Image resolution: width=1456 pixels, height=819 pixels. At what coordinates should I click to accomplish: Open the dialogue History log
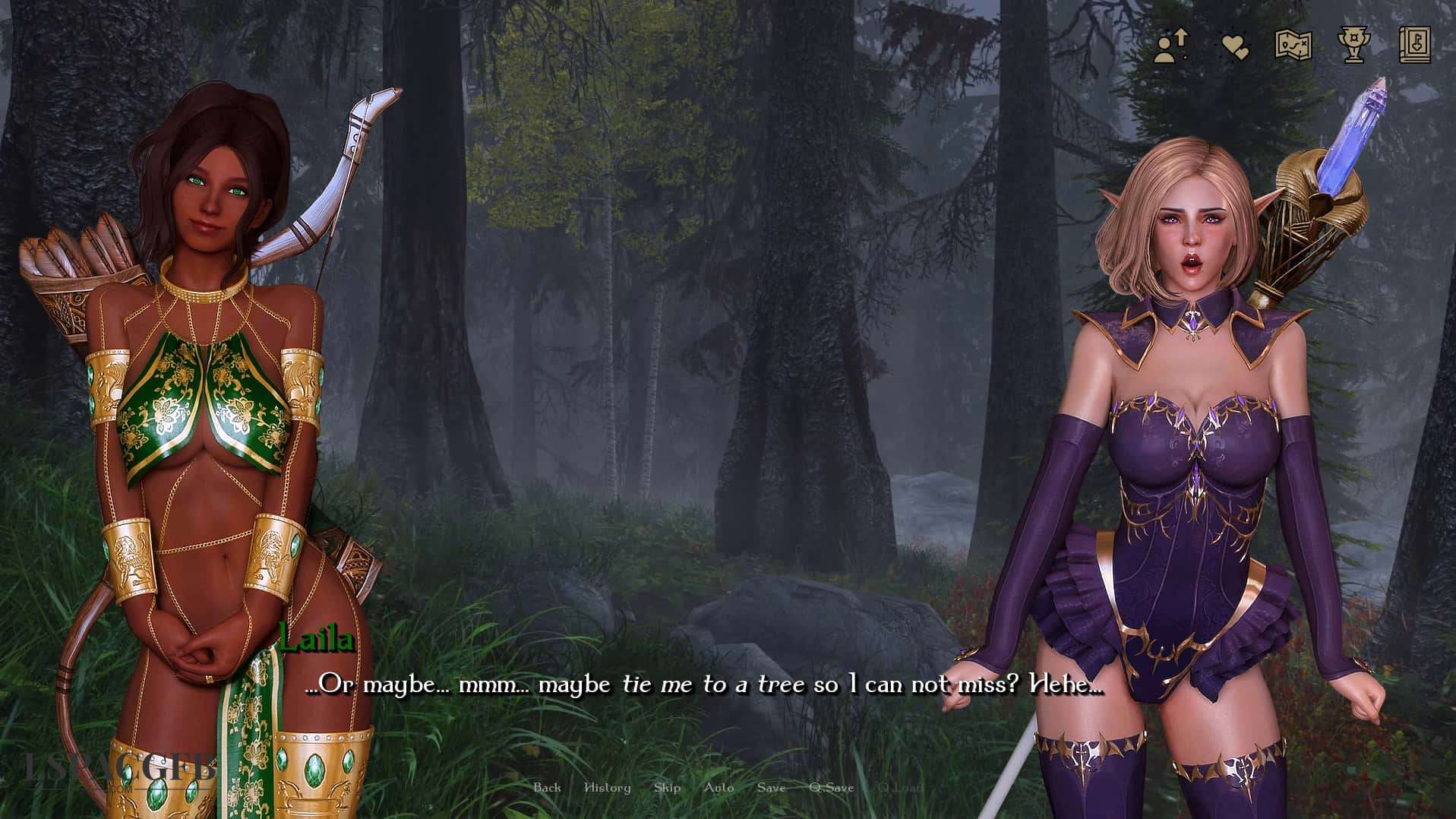tap(607, 788)
